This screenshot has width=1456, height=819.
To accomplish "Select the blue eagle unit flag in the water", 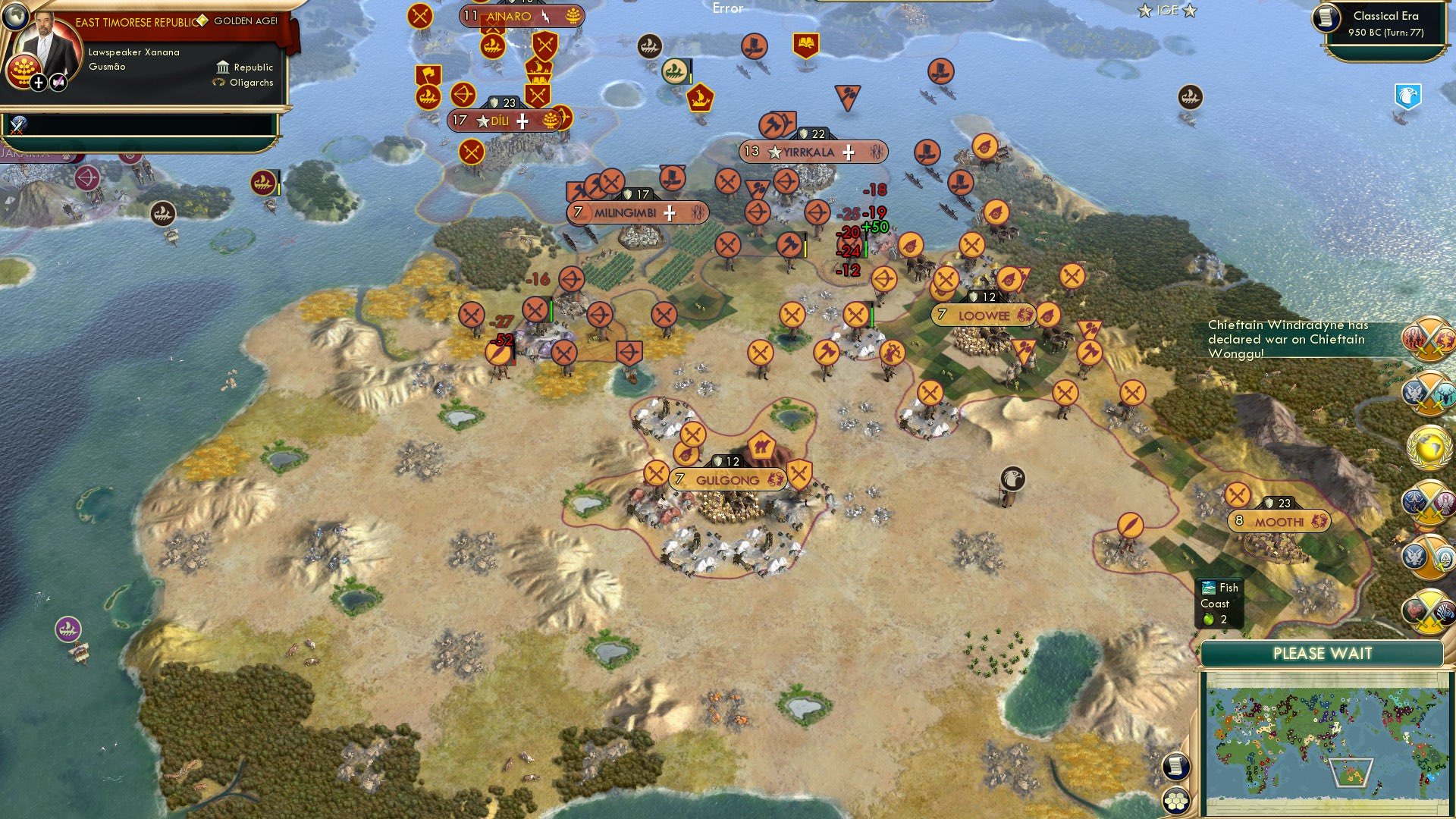I will 1408,95.
